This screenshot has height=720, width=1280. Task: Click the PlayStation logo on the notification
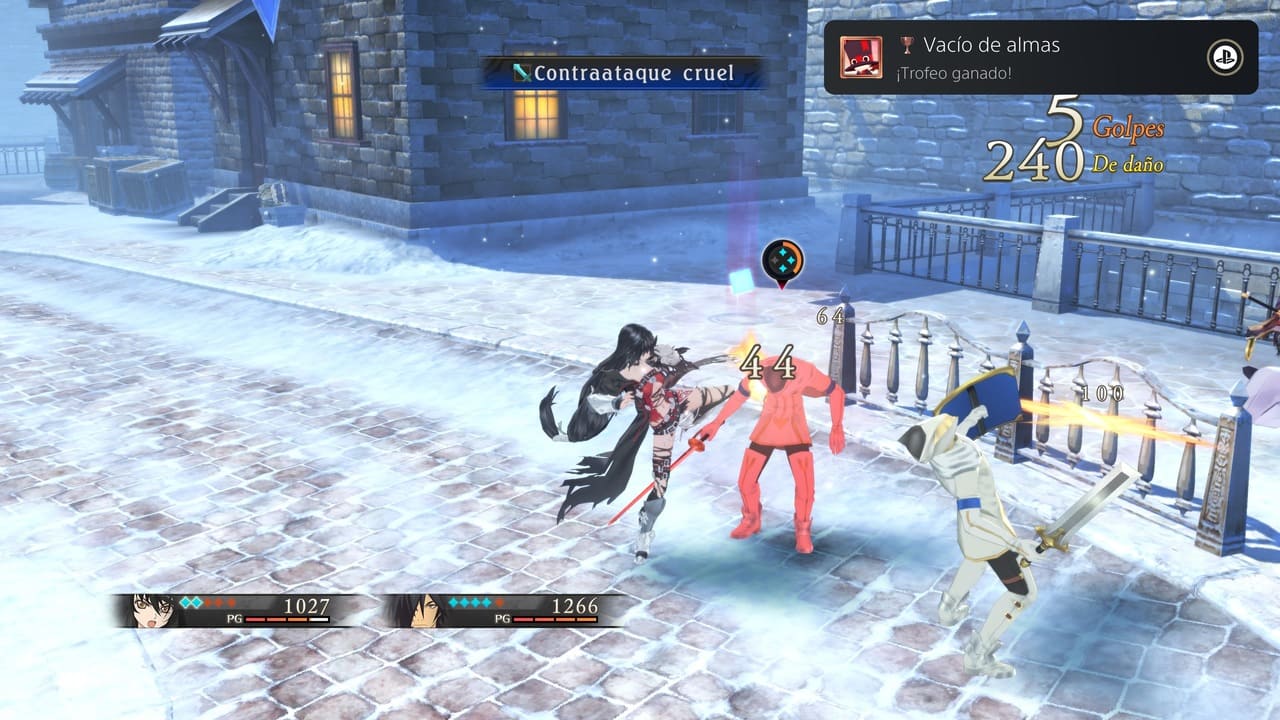point(1224,57)
